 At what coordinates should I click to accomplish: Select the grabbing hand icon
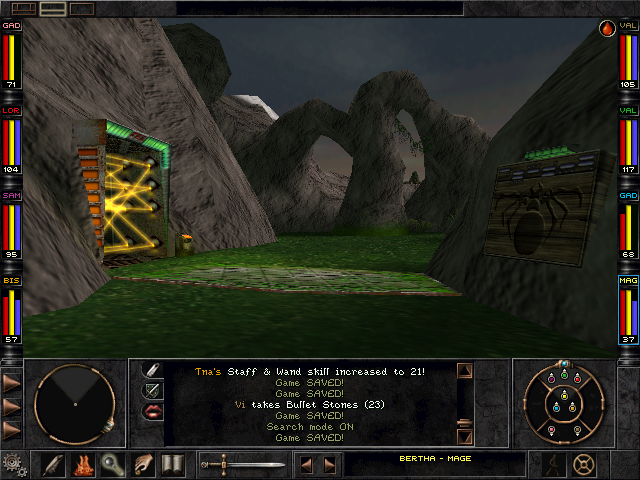143,465
